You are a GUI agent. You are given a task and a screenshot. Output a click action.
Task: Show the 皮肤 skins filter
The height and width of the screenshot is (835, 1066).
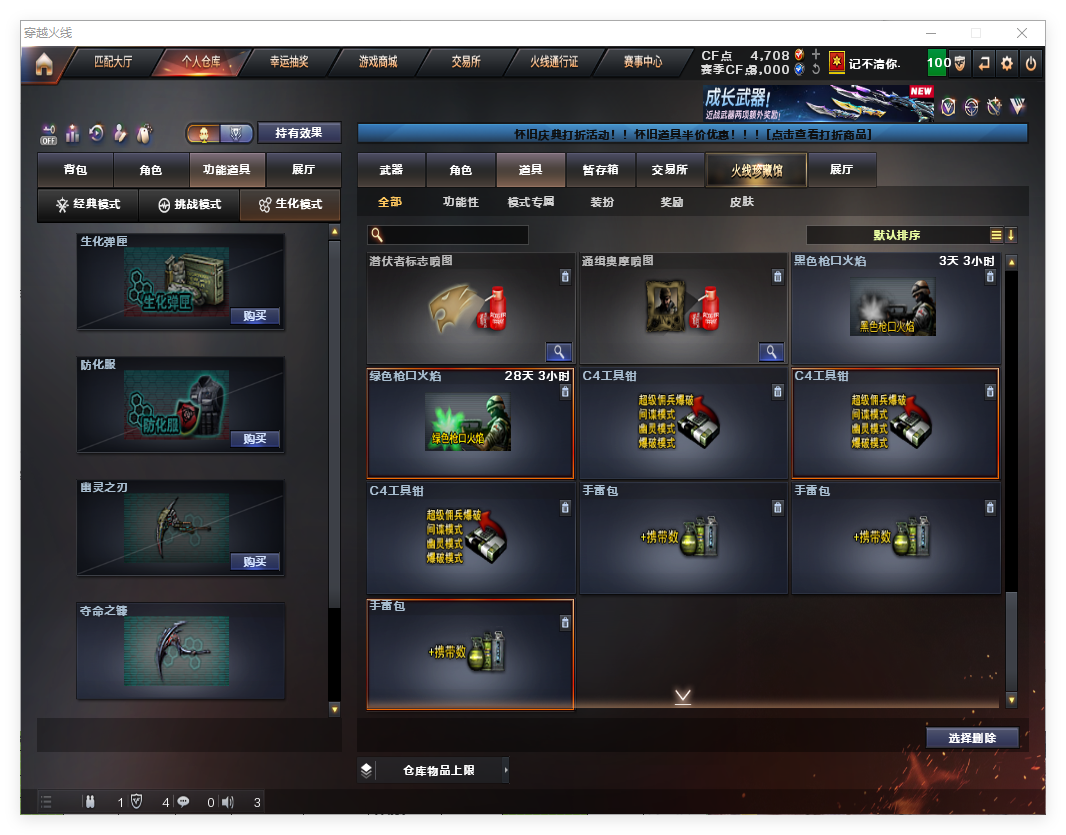[742, 202]
